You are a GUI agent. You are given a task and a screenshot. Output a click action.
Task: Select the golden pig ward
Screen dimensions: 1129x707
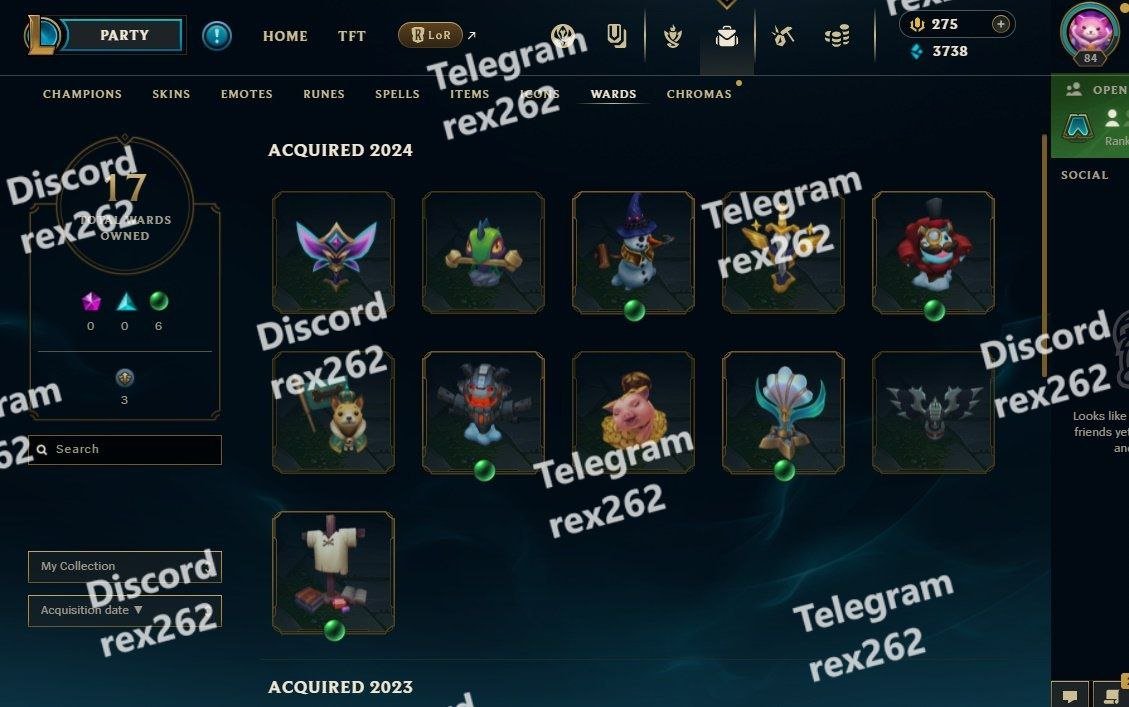point(633,412)
